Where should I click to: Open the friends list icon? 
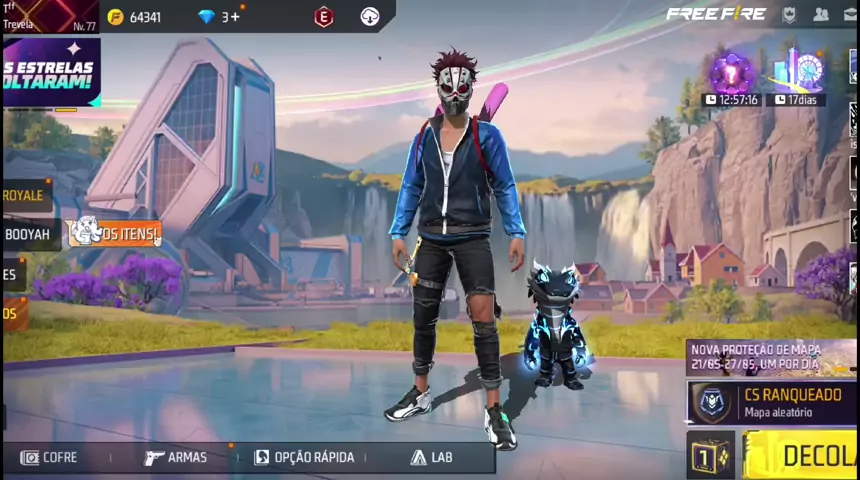[821, 15]
